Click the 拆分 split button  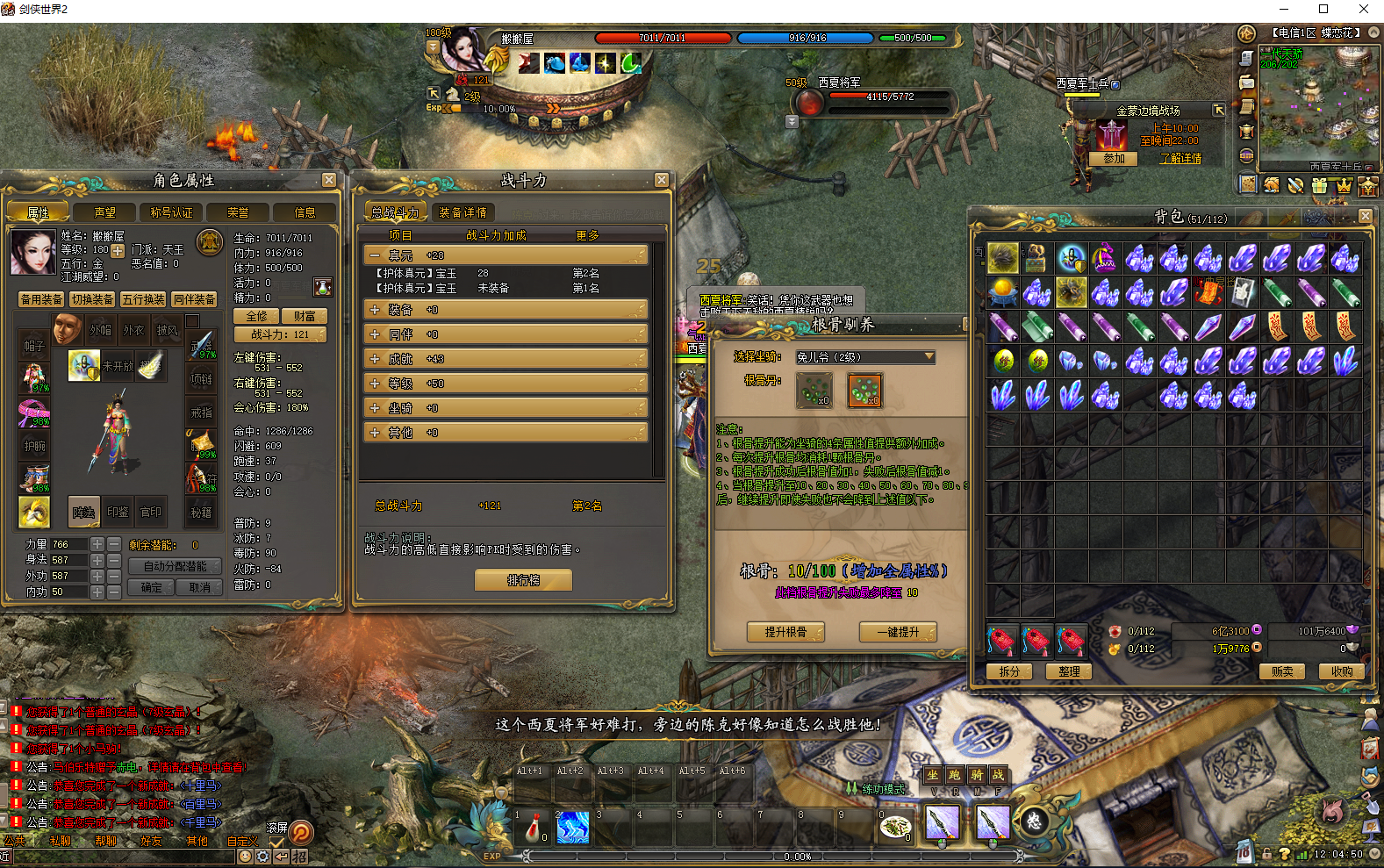1009,671
